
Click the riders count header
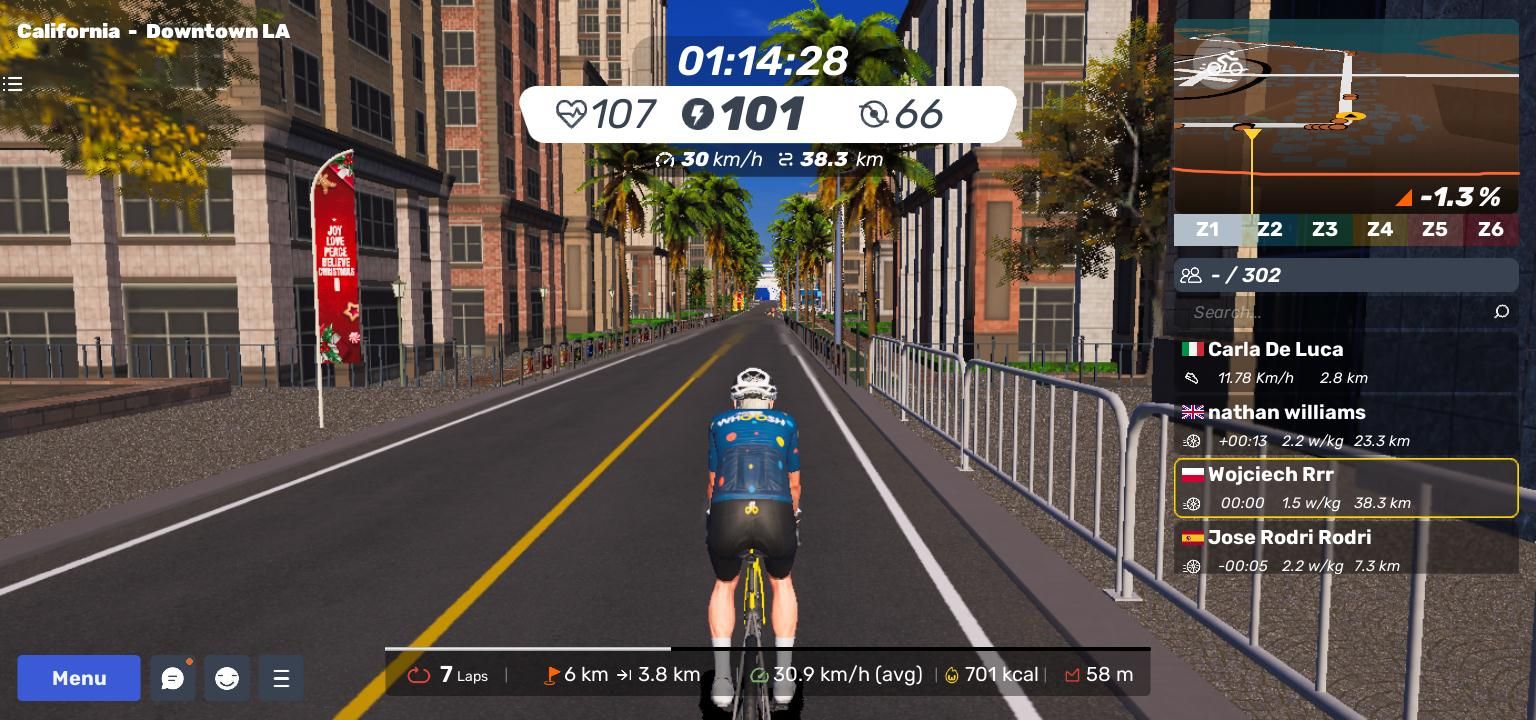coord(1345,275)
